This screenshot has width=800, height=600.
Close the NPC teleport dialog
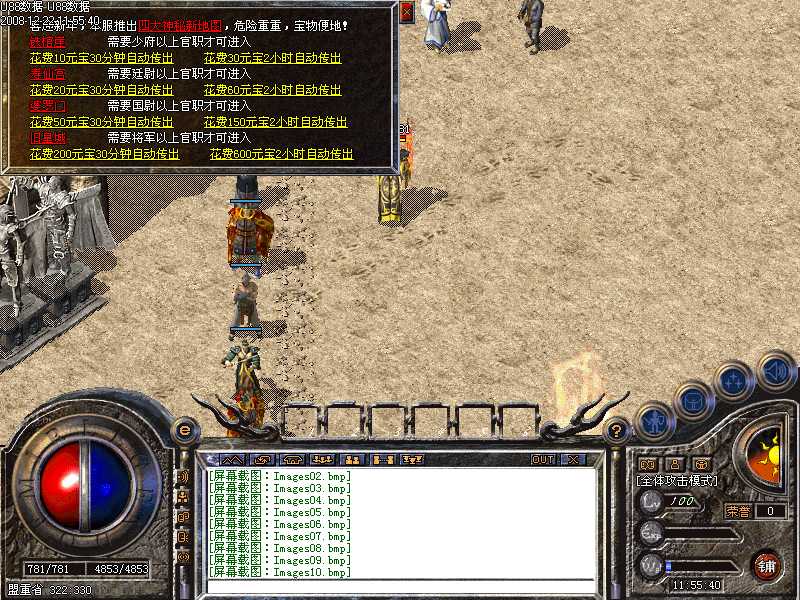[x=406, y=12]
